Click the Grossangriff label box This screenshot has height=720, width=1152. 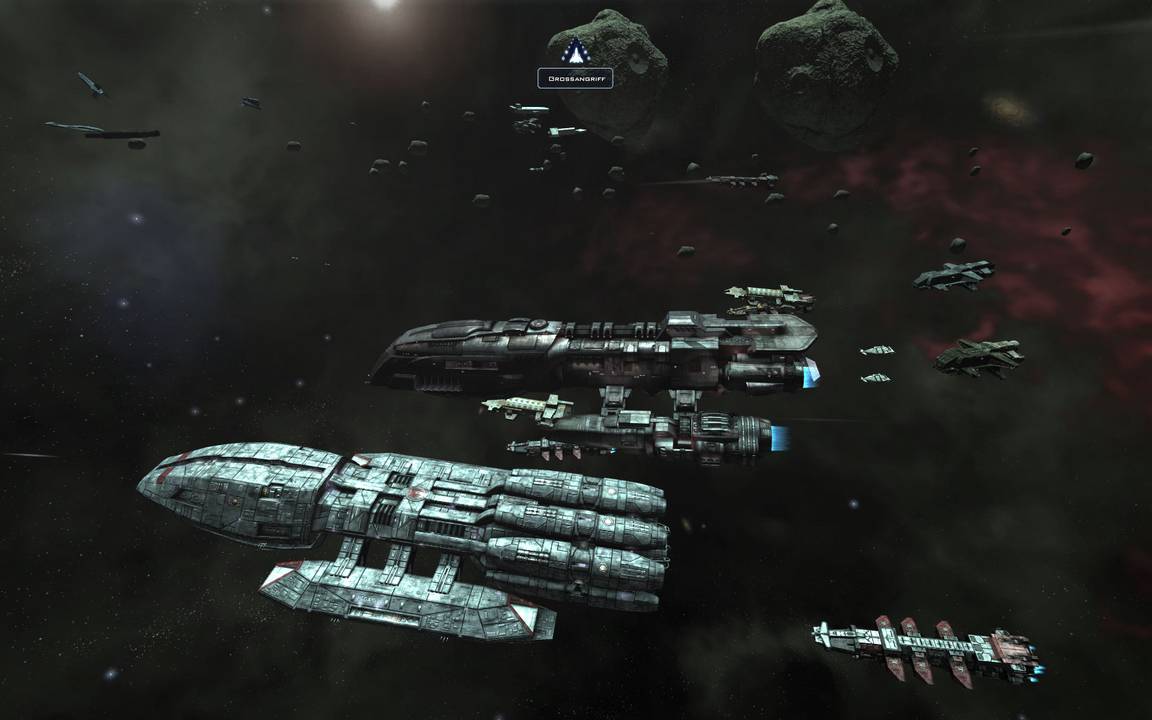point(575,78)
